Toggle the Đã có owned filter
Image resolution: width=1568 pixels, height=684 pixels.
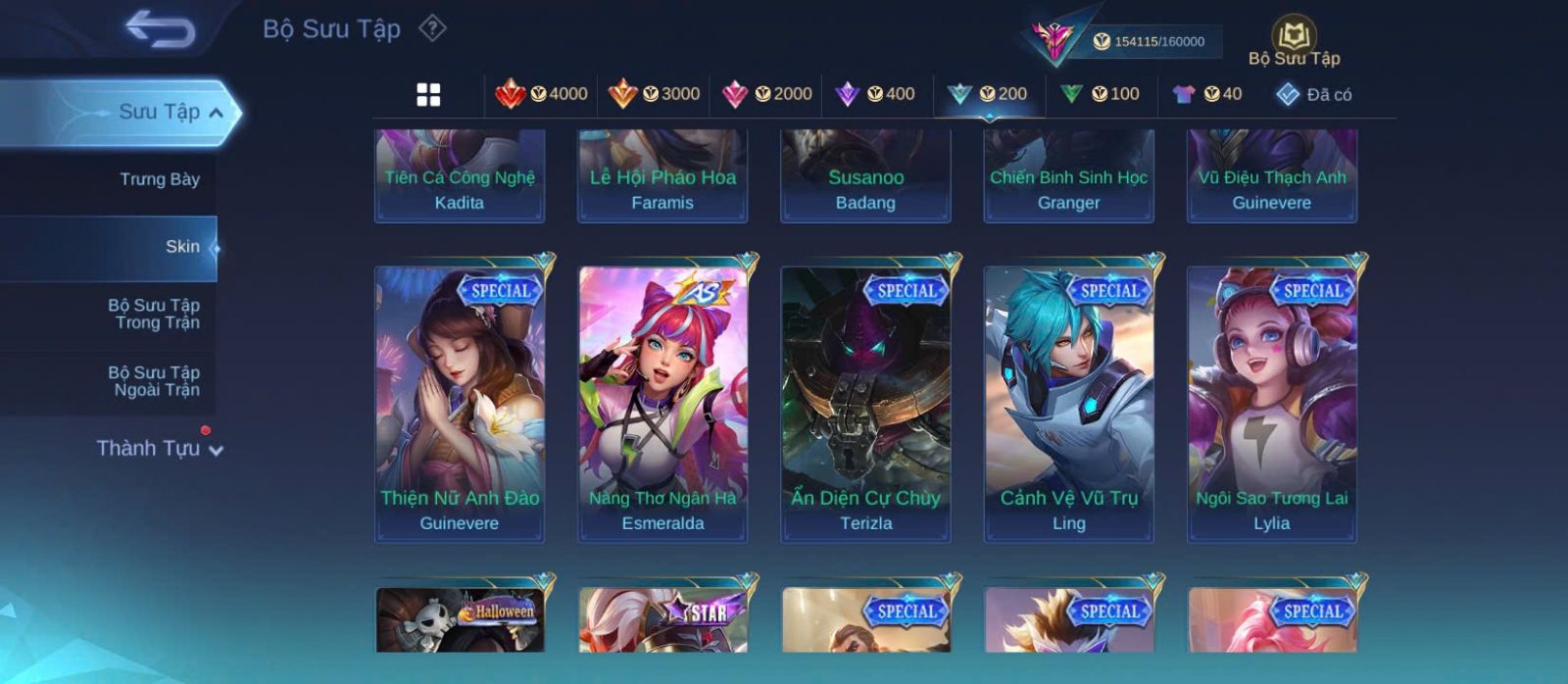tap(1314, 94)
